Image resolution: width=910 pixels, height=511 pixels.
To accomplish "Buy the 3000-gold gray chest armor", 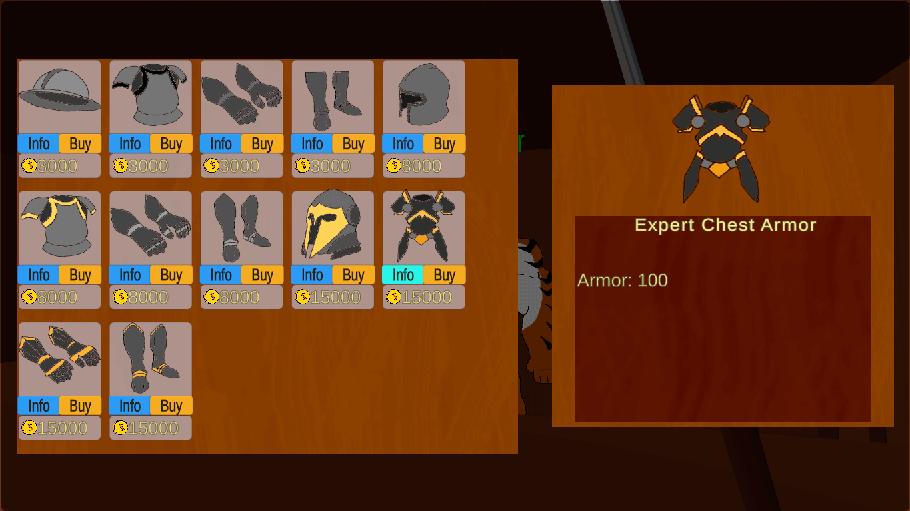I will click(171, 143).
